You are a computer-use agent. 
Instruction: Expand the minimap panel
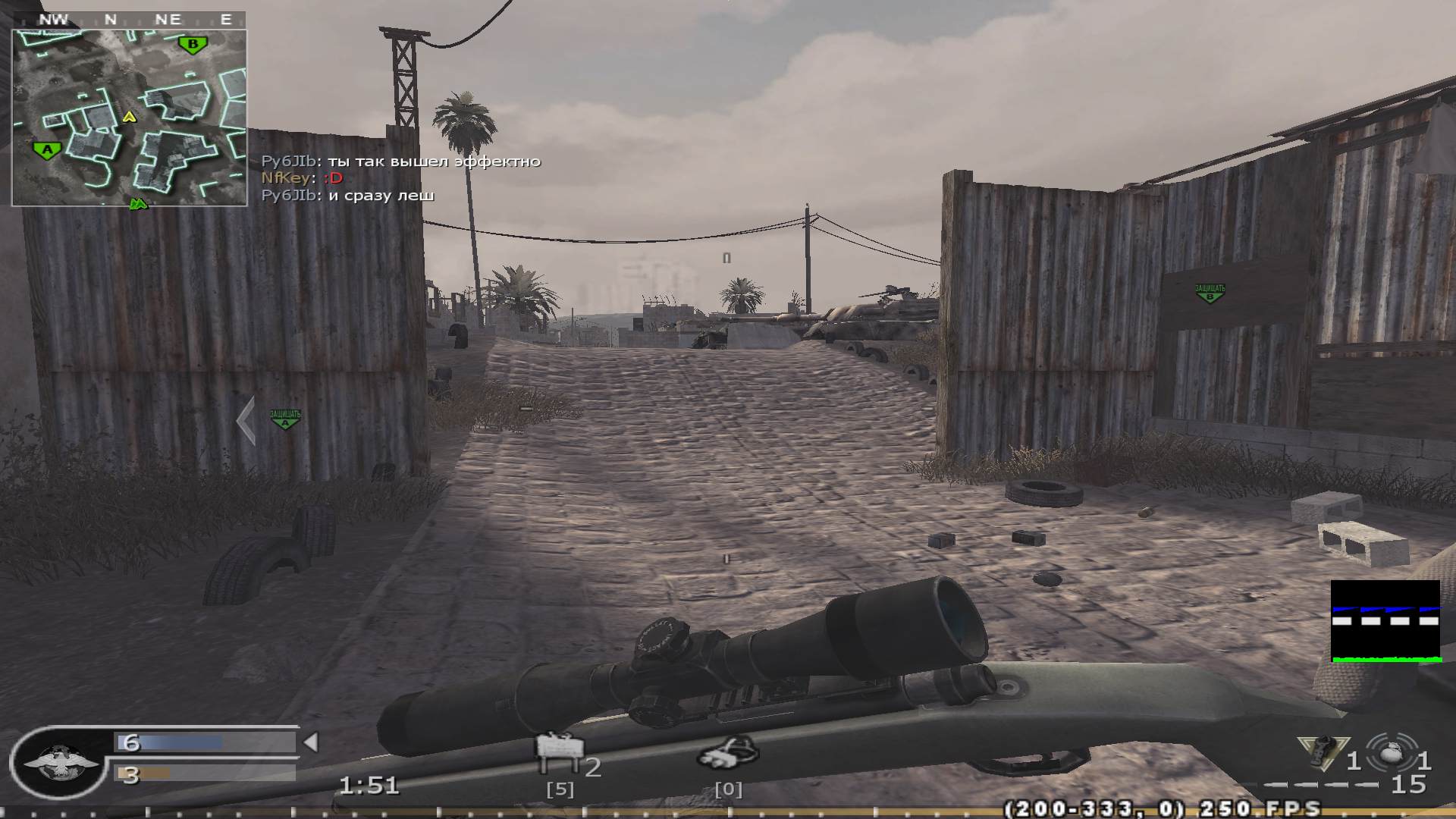click(x=129, y=110)
